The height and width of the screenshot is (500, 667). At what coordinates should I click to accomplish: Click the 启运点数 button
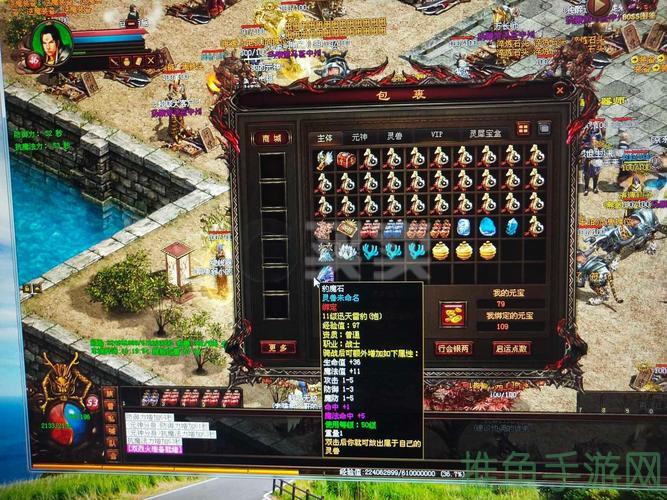512,348
